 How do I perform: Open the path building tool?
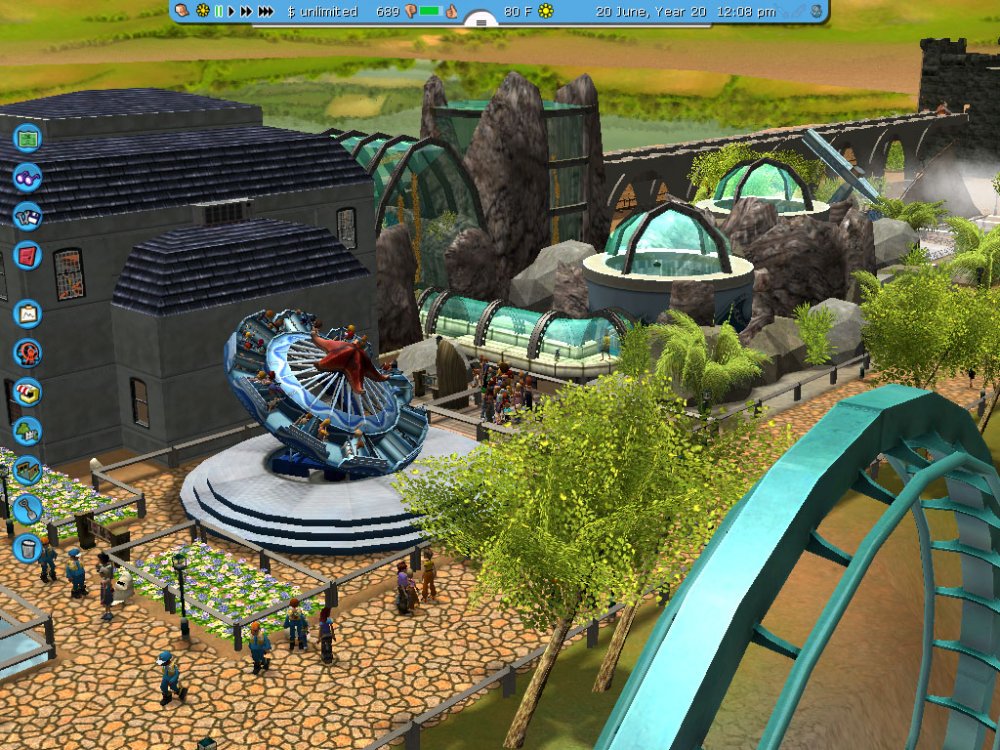pyautogui.click(x=27, y=469)
